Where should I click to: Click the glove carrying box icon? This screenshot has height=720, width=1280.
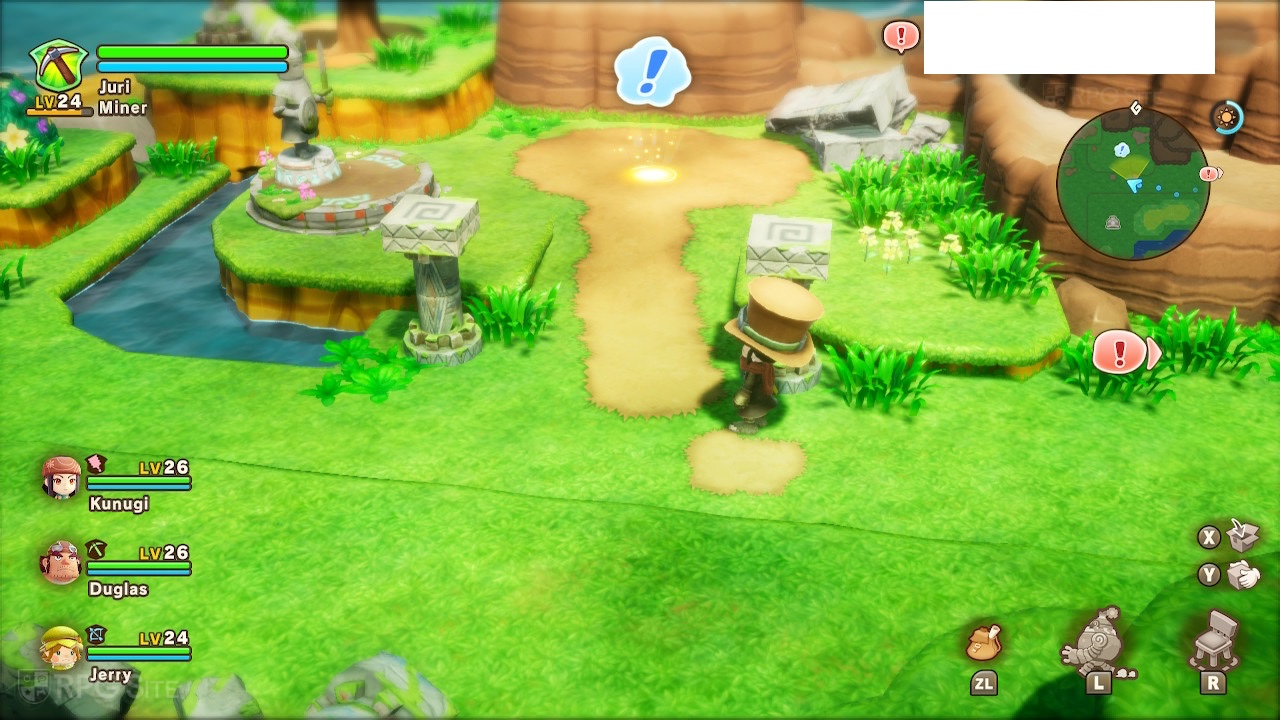pyautogui.click(x=1243, y=575)
